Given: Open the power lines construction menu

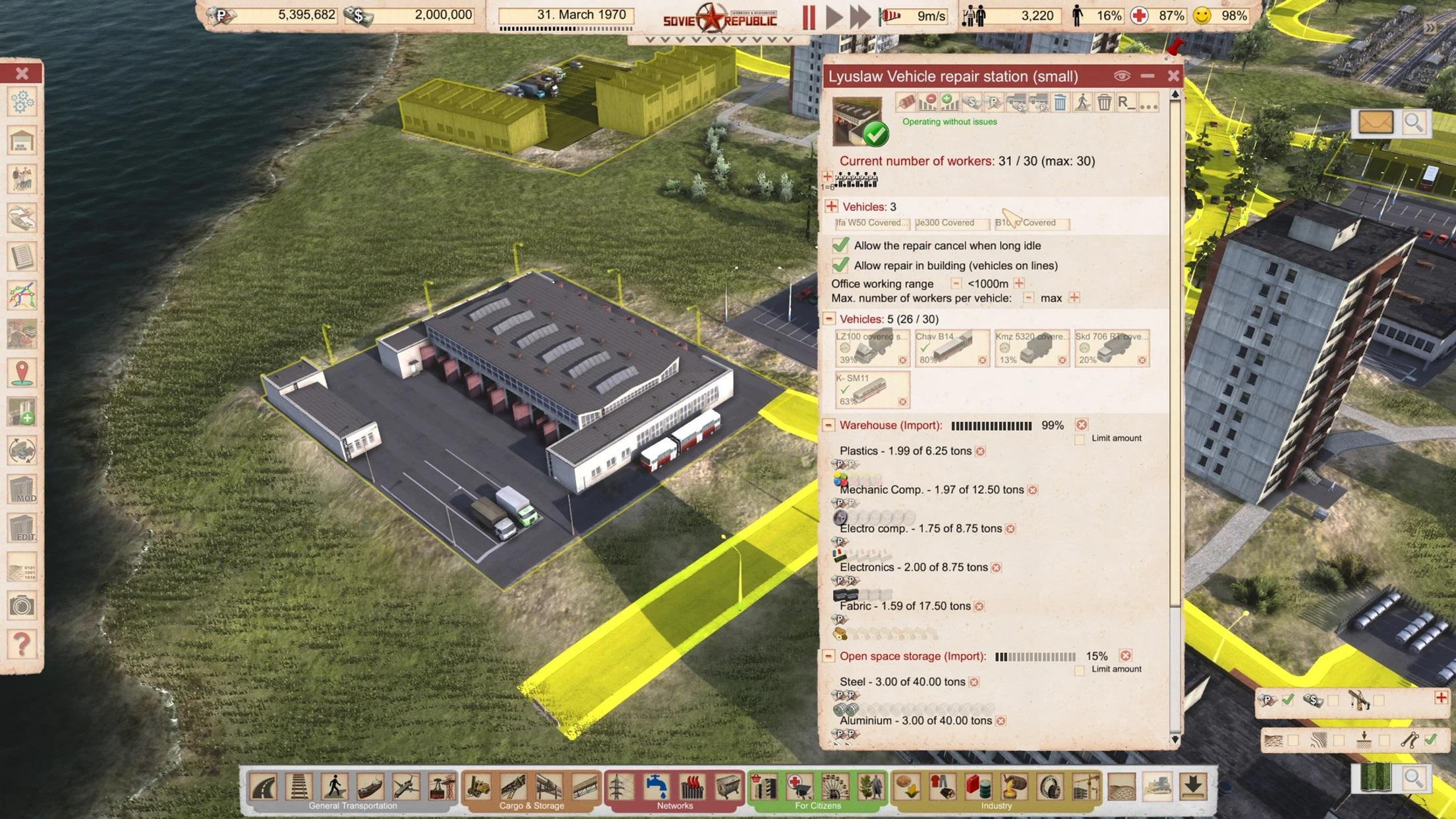Looking at the screenshot, I should click(x=620, y=787).
